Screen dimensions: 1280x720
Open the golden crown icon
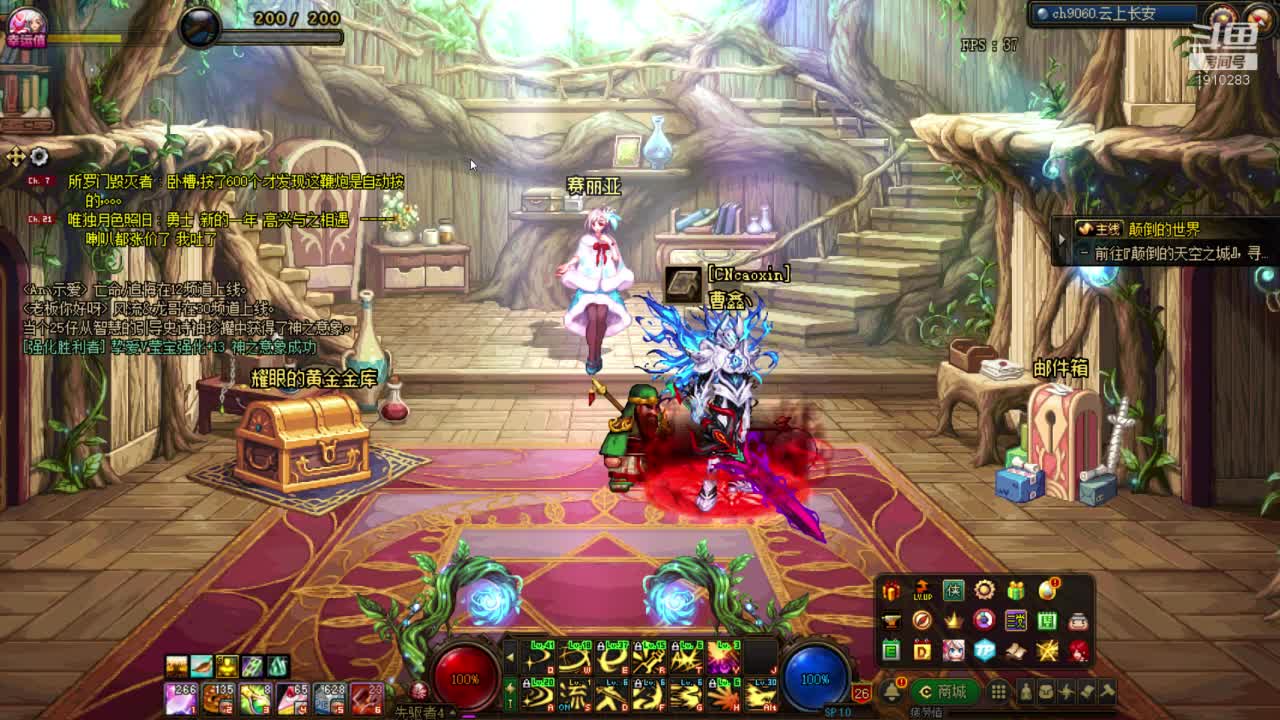click(953, 621)
